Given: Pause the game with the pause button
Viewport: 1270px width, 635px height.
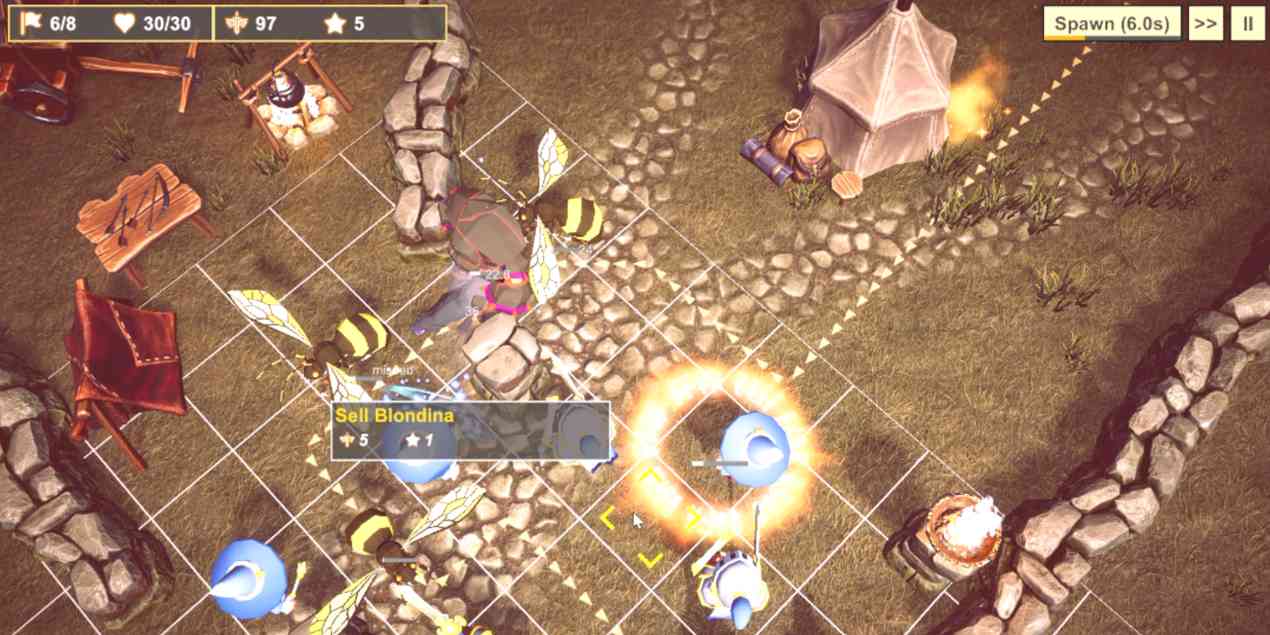Looking at the screenshot, I should [x=1247, y=23].
